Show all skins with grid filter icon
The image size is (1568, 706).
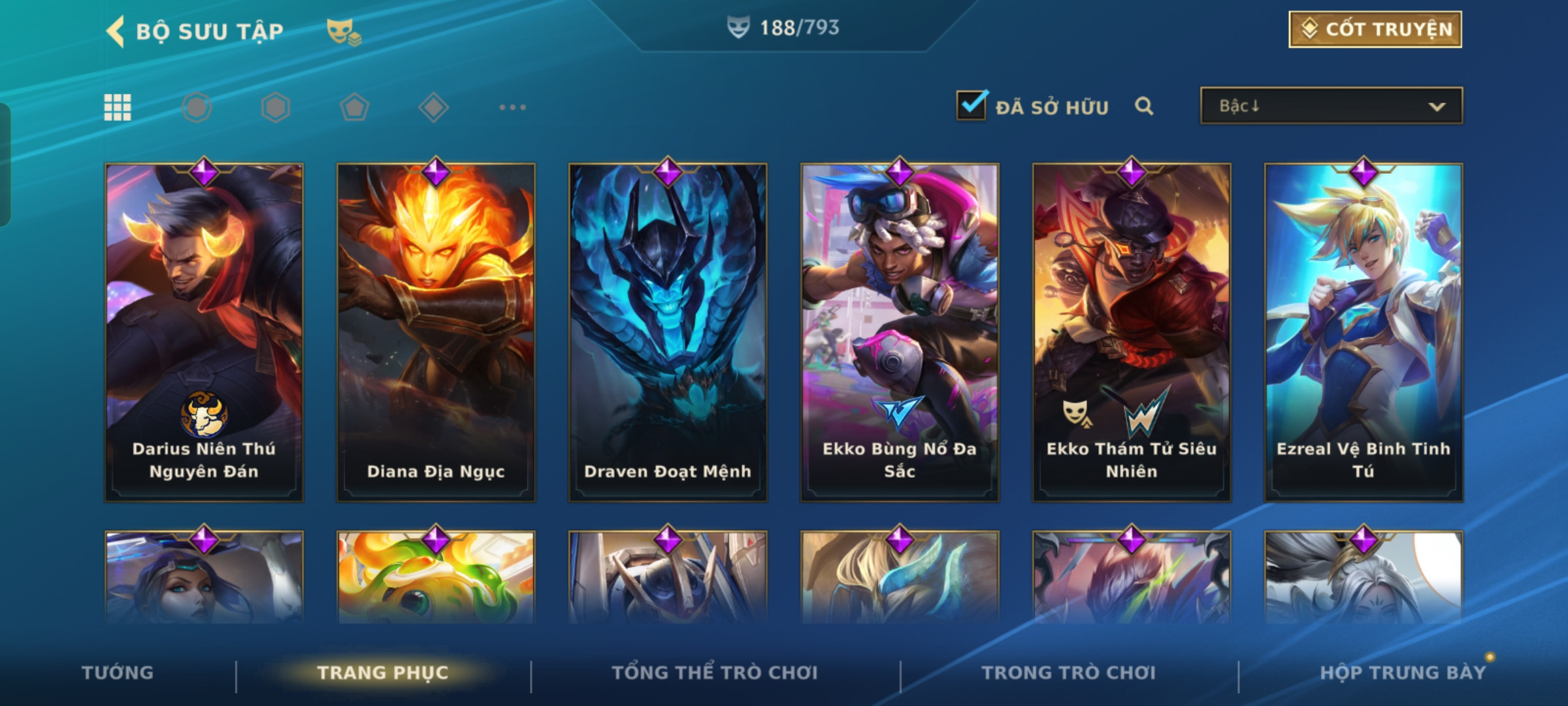click(118, 107)
